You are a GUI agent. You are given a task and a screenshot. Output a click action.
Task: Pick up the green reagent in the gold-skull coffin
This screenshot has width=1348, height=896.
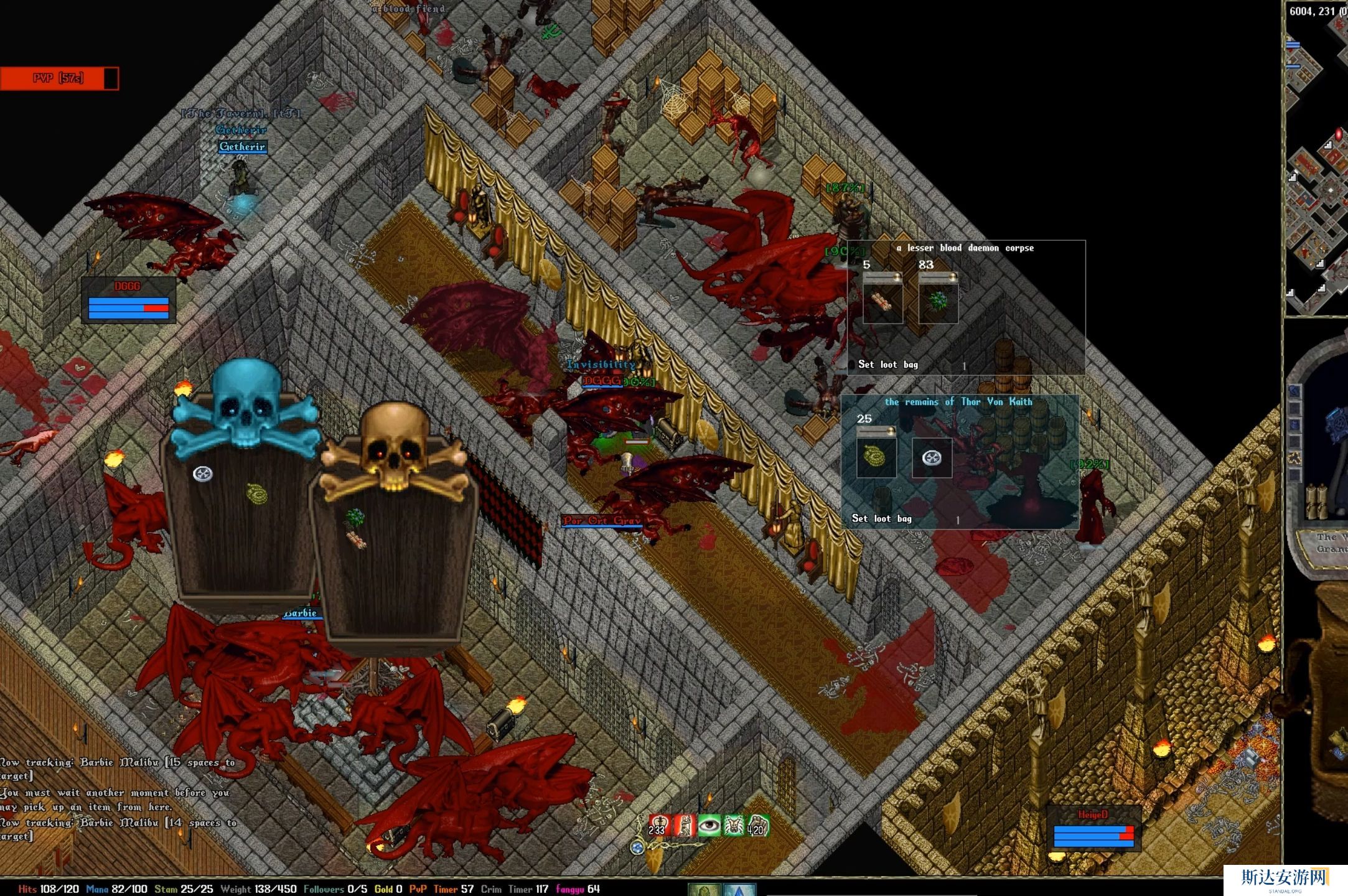tap(355, 517)
